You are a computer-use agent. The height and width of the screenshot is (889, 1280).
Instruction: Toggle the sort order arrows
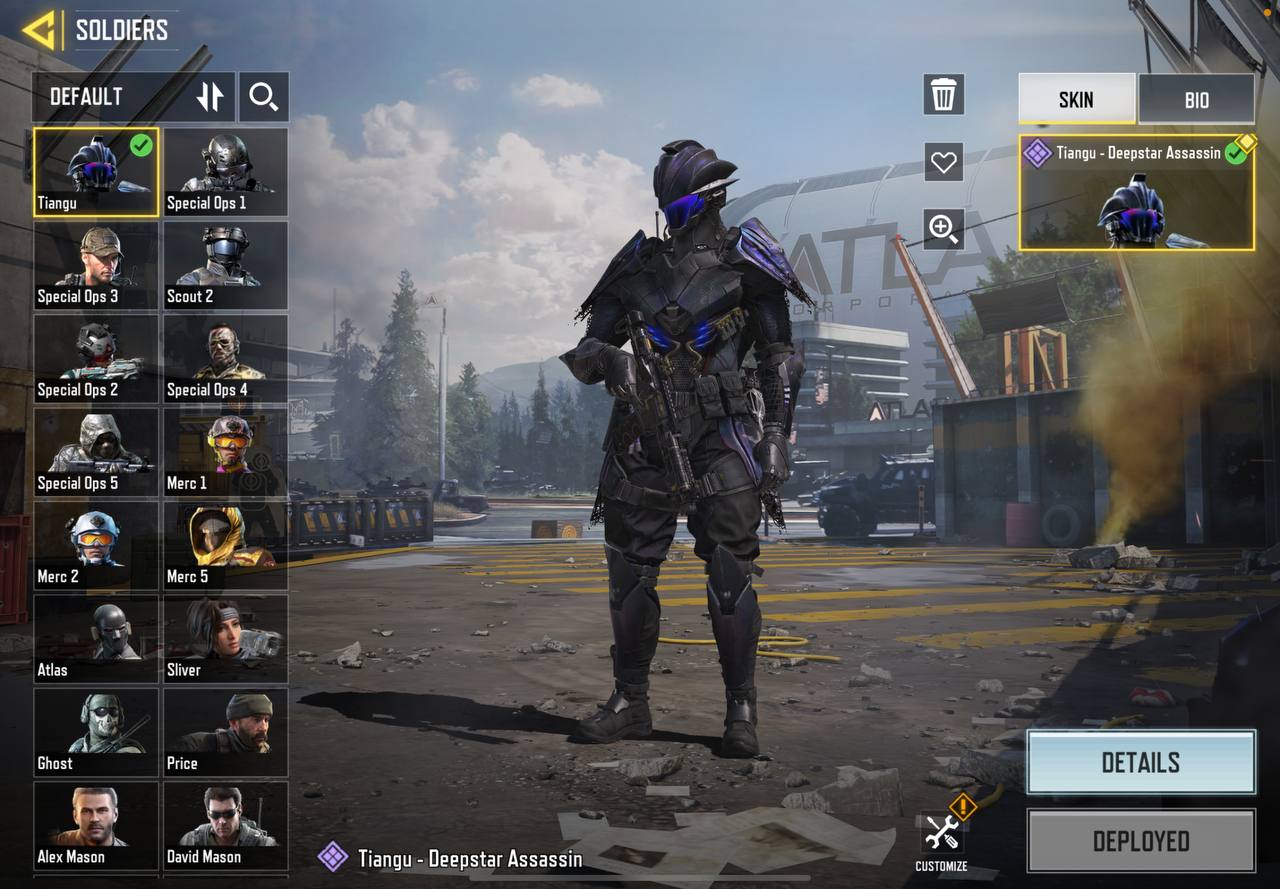coord(210,97)
